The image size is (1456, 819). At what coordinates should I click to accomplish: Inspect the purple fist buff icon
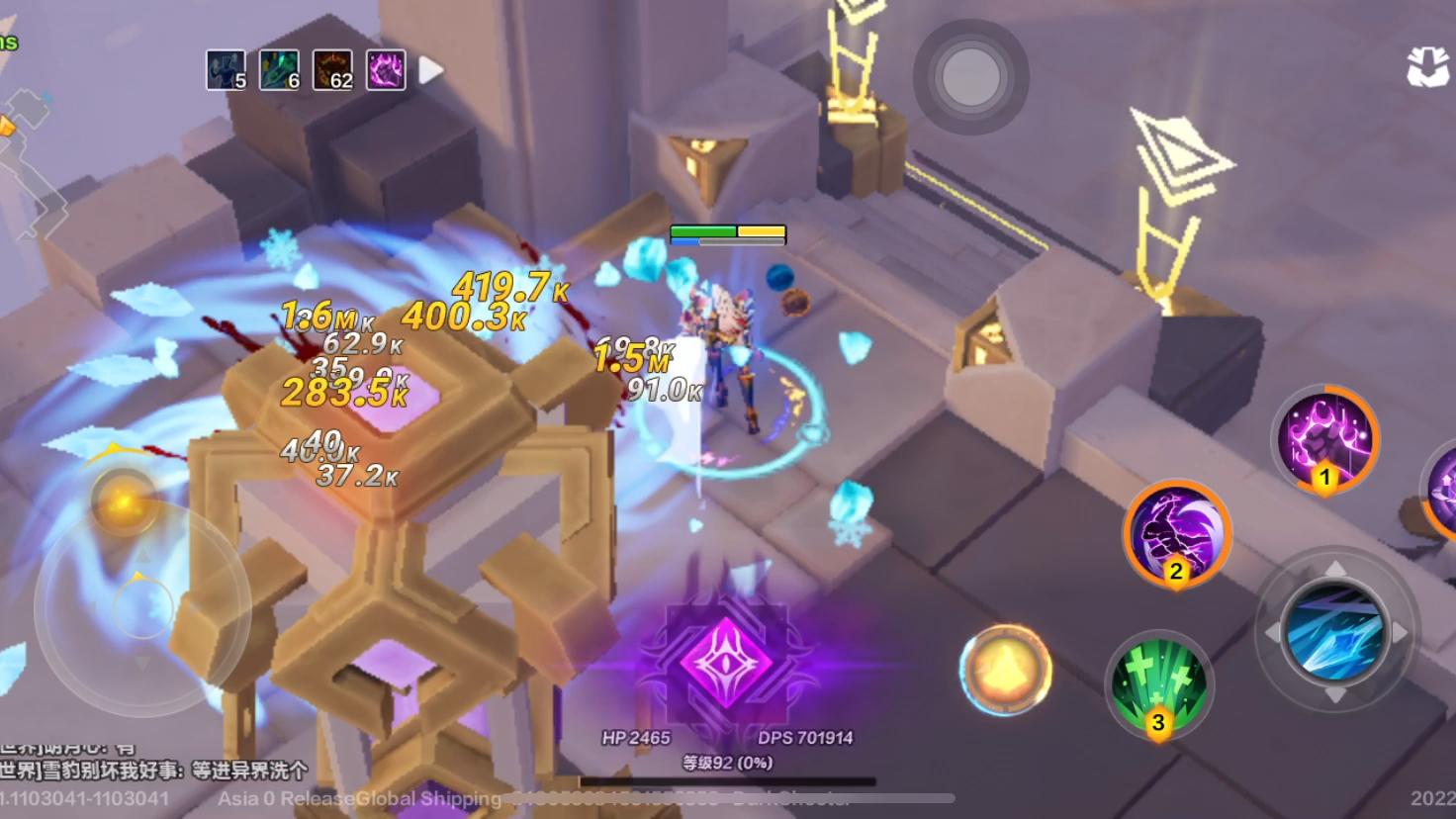tap(386, 70)
